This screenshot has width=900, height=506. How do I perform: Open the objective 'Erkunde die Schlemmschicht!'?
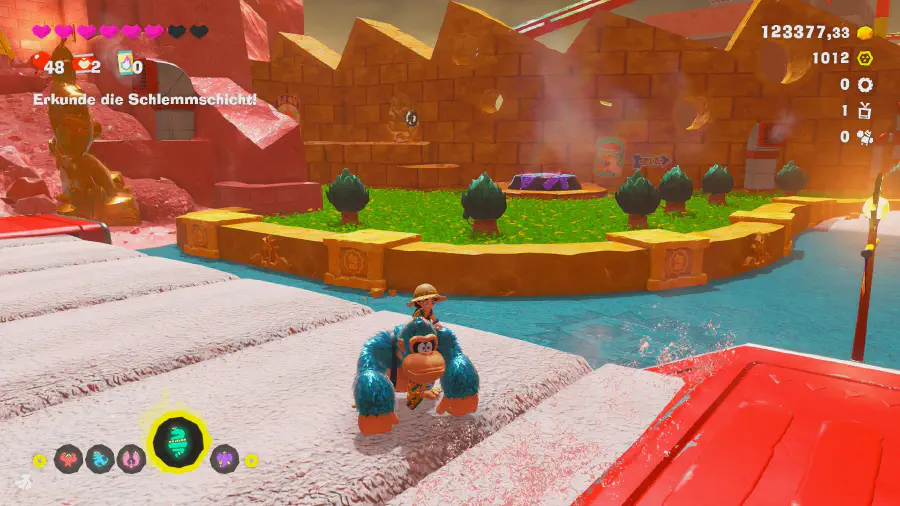pyautogui.click(x=145, y=99)
